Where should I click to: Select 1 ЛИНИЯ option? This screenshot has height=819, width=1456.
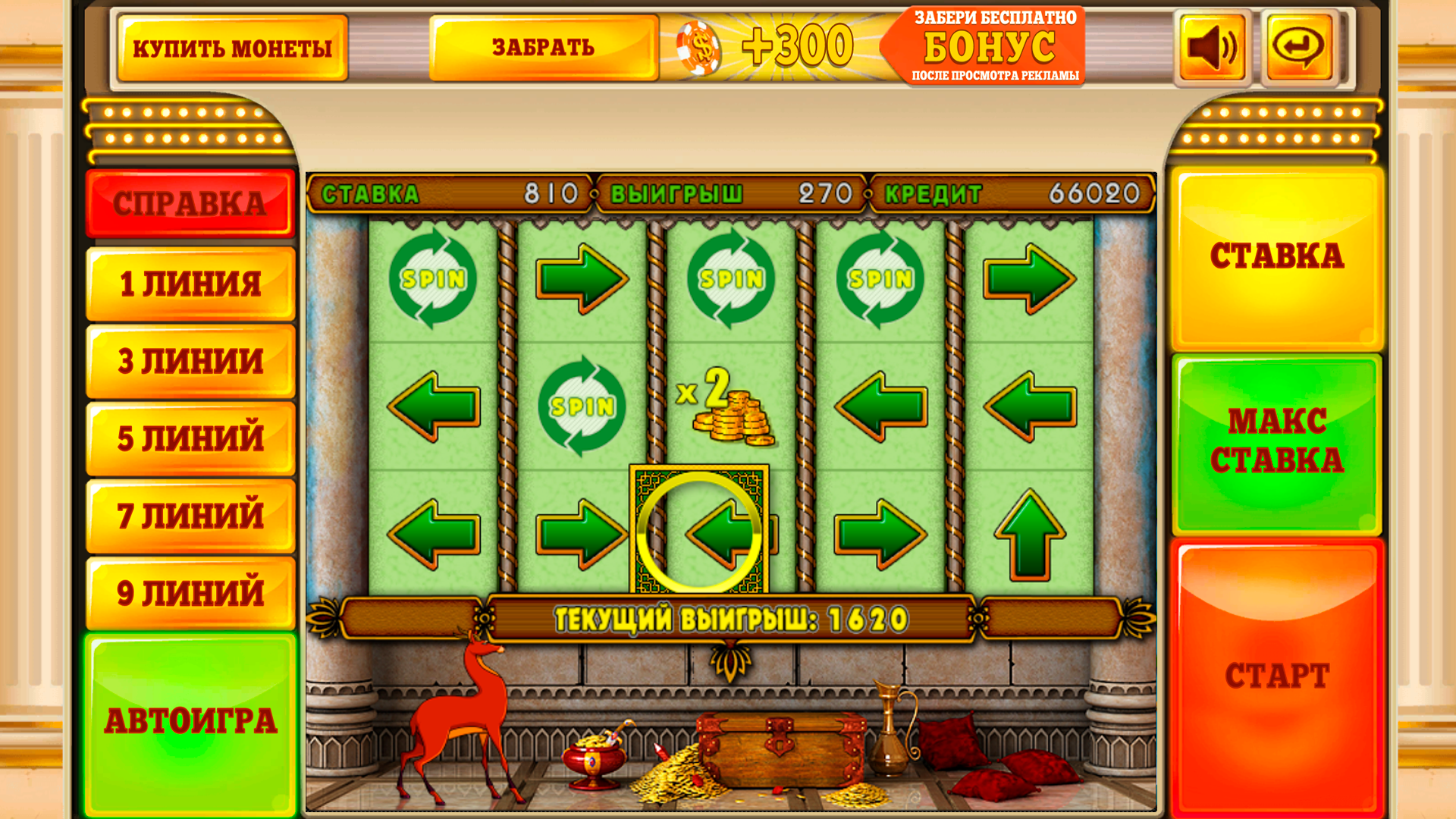tap(190, 283)
